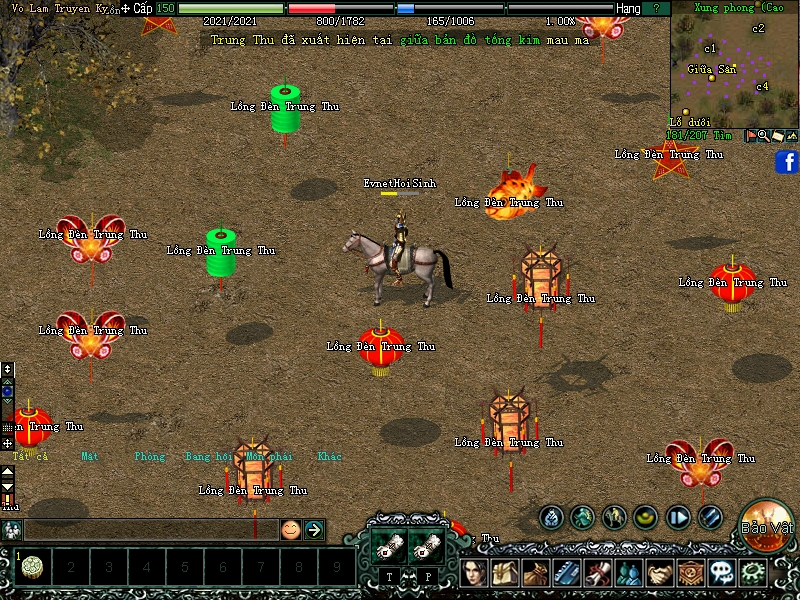
Task: Select the mooncake in hotbar slot 1
Action: (31, 567)
